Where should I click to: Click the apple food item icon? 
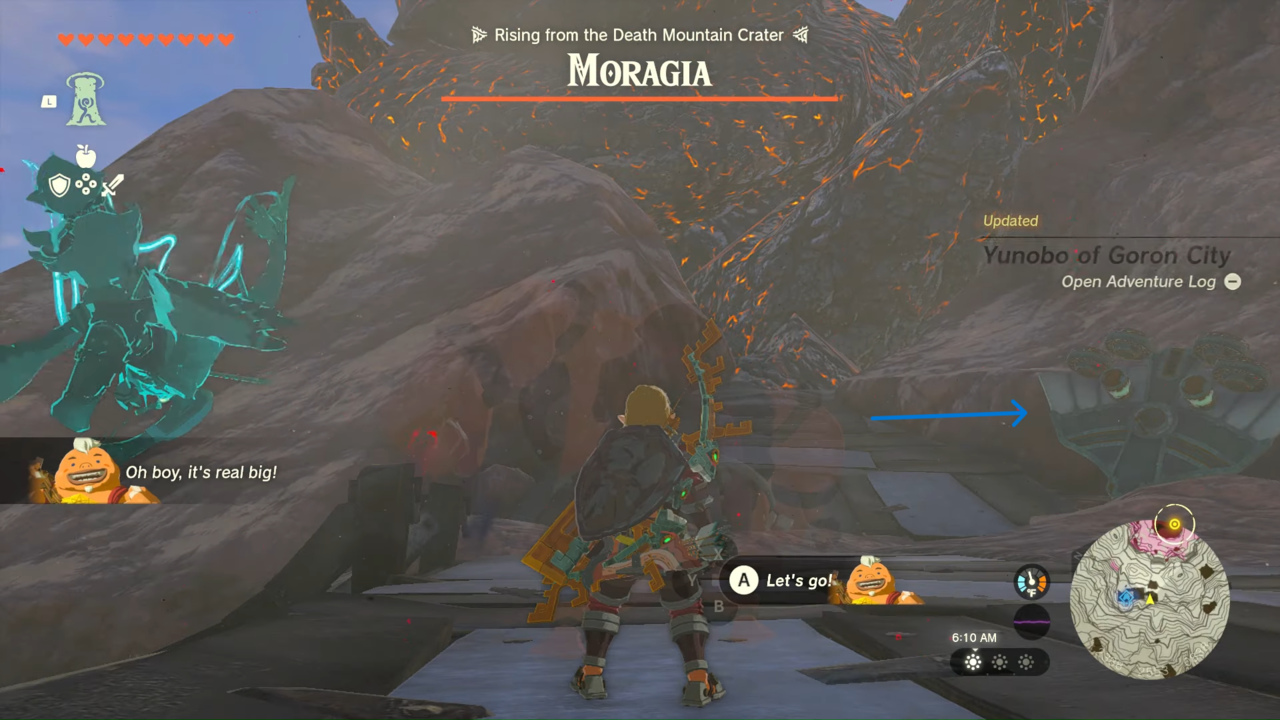[85, 155]
